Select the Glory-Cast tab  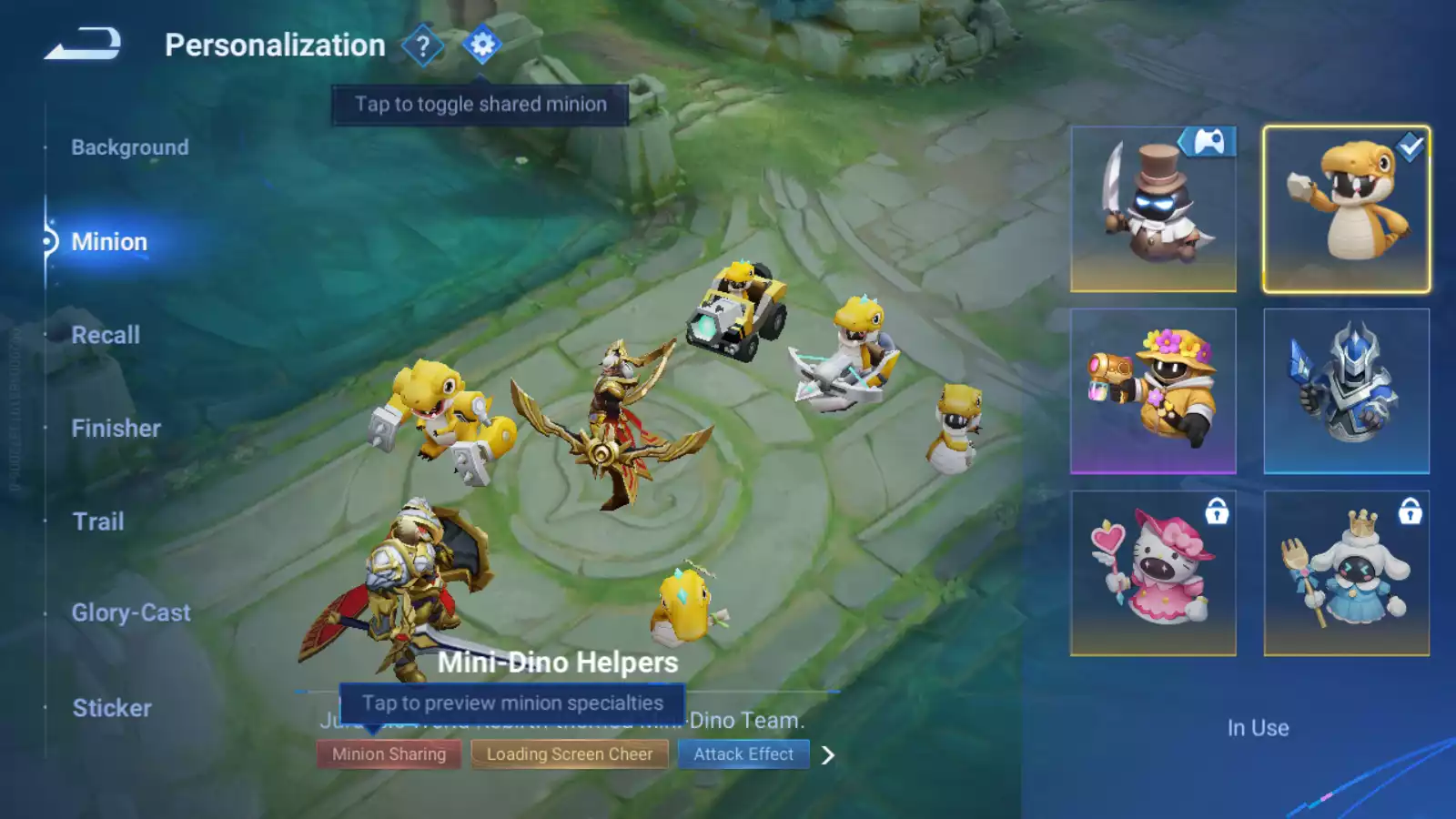131,613
